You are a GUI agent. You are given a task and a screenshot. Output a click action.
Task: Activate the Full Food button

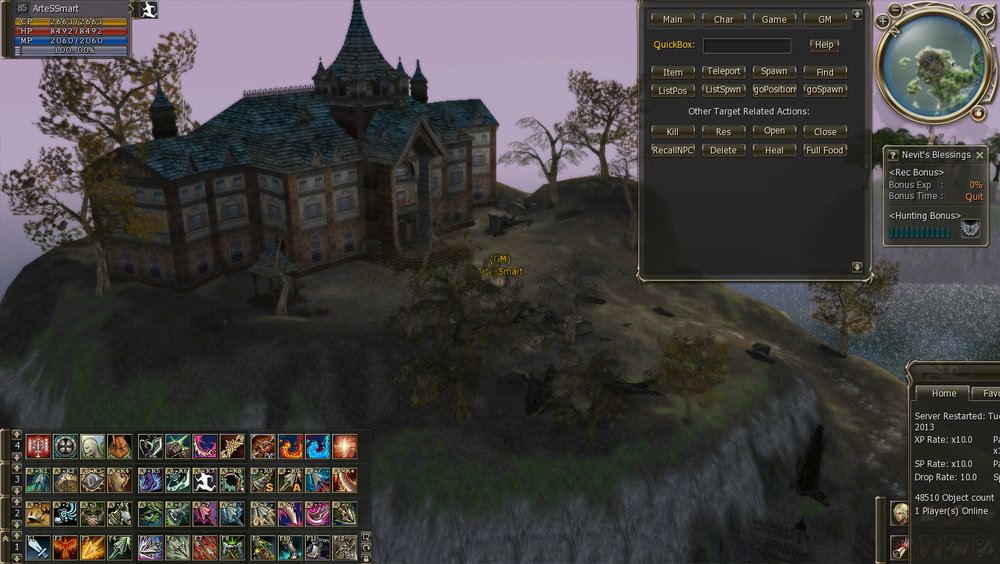click(x=825, y=150)
